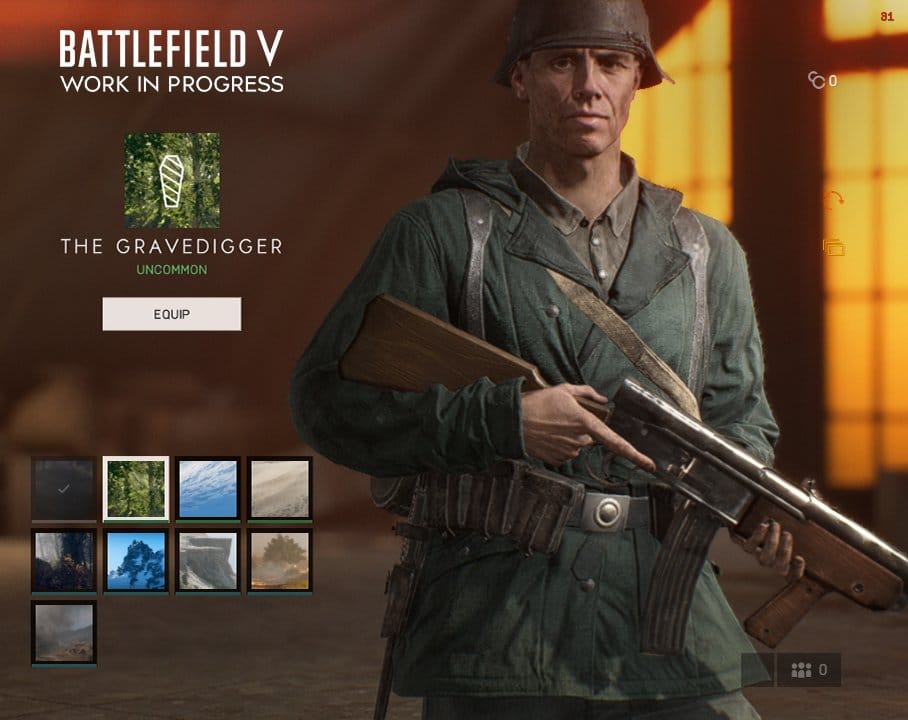This screenshot has width=908, height=720.
Task: Choose the blue tree silhouette skin
Action: point(136,561)
